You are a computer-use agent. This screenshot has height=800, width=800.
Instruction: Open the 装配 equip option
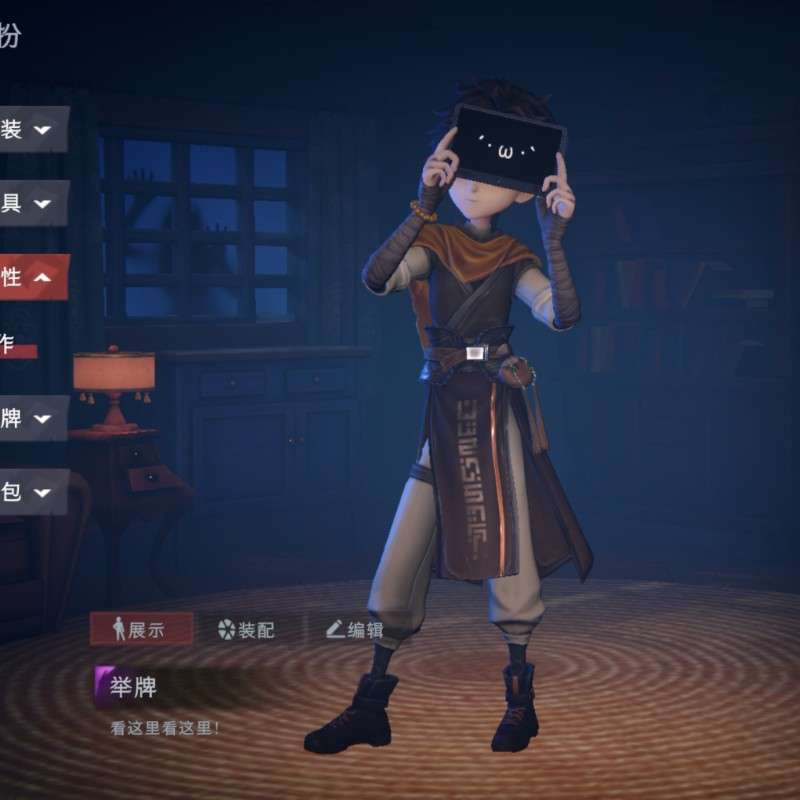coord(246,629)
